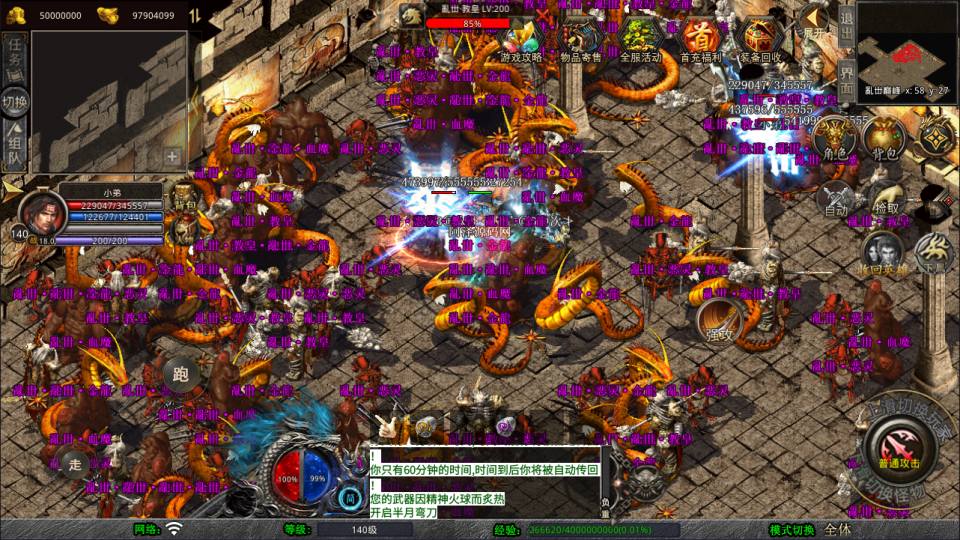Open the 游戏攻略 game guide icon

click(x=521, y=38)
